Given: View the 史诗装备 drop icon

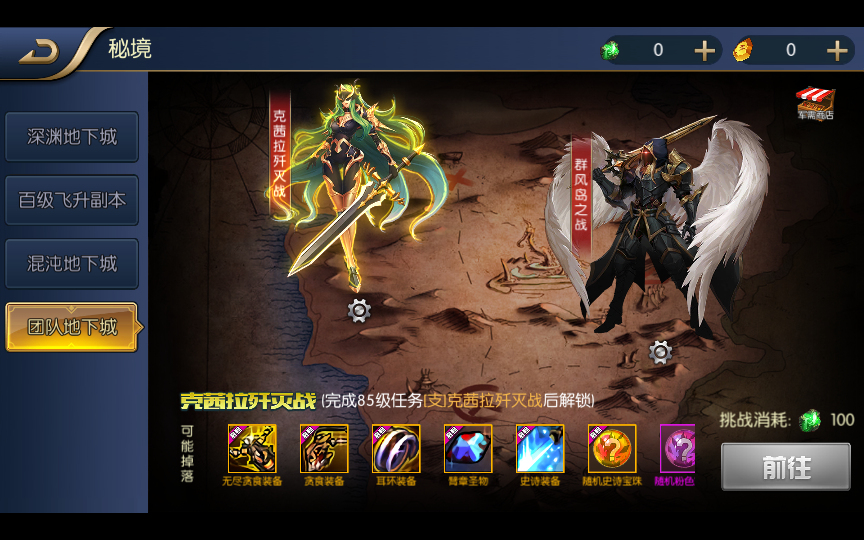Looking at the screenshot, I should coord(540,449).
